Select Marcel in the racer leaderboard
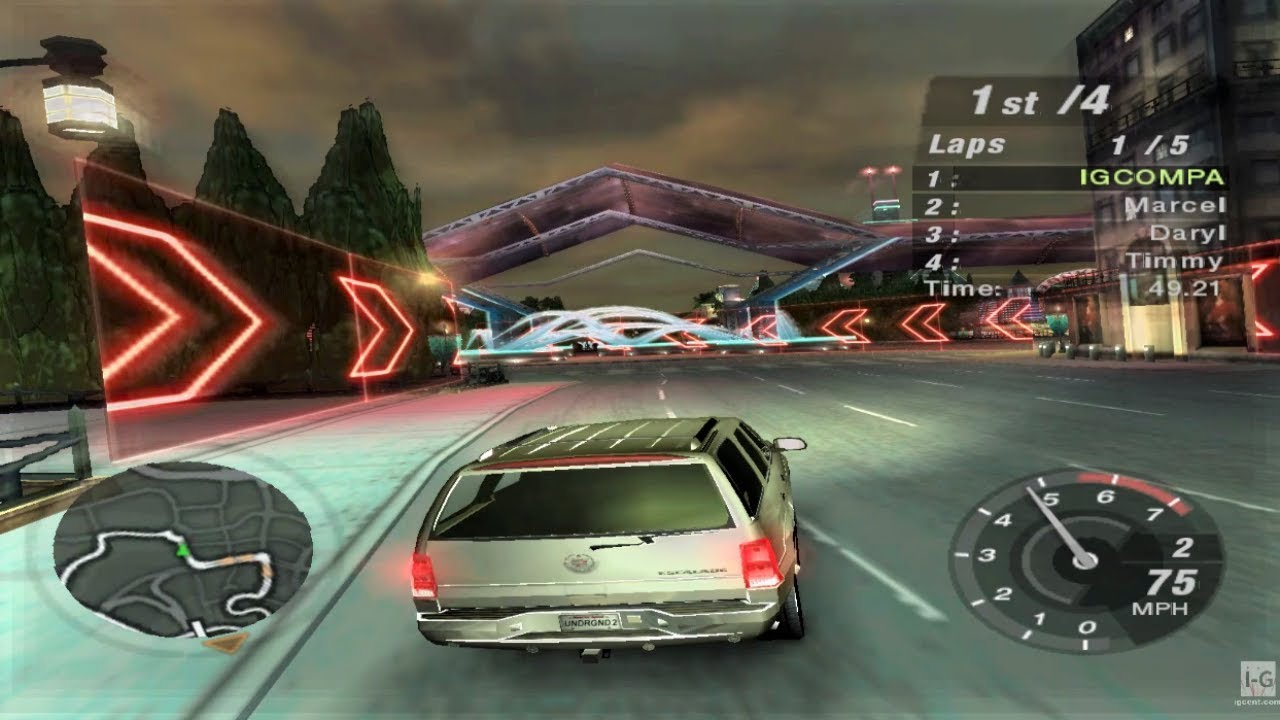 1173,207
